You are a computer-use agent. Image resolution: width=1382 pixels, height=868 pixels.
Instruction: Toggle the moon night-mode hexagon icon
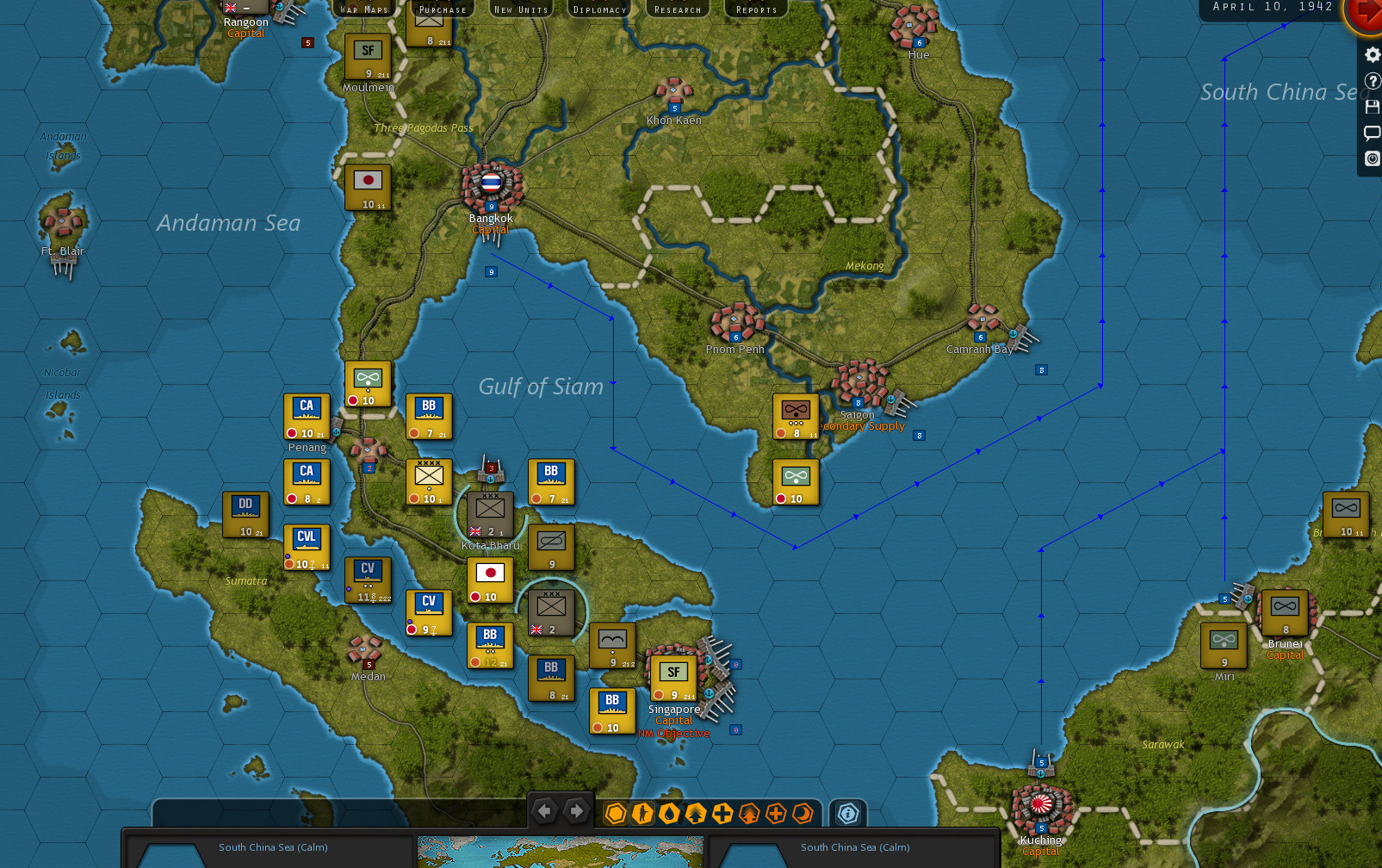[x=801, y=812]
